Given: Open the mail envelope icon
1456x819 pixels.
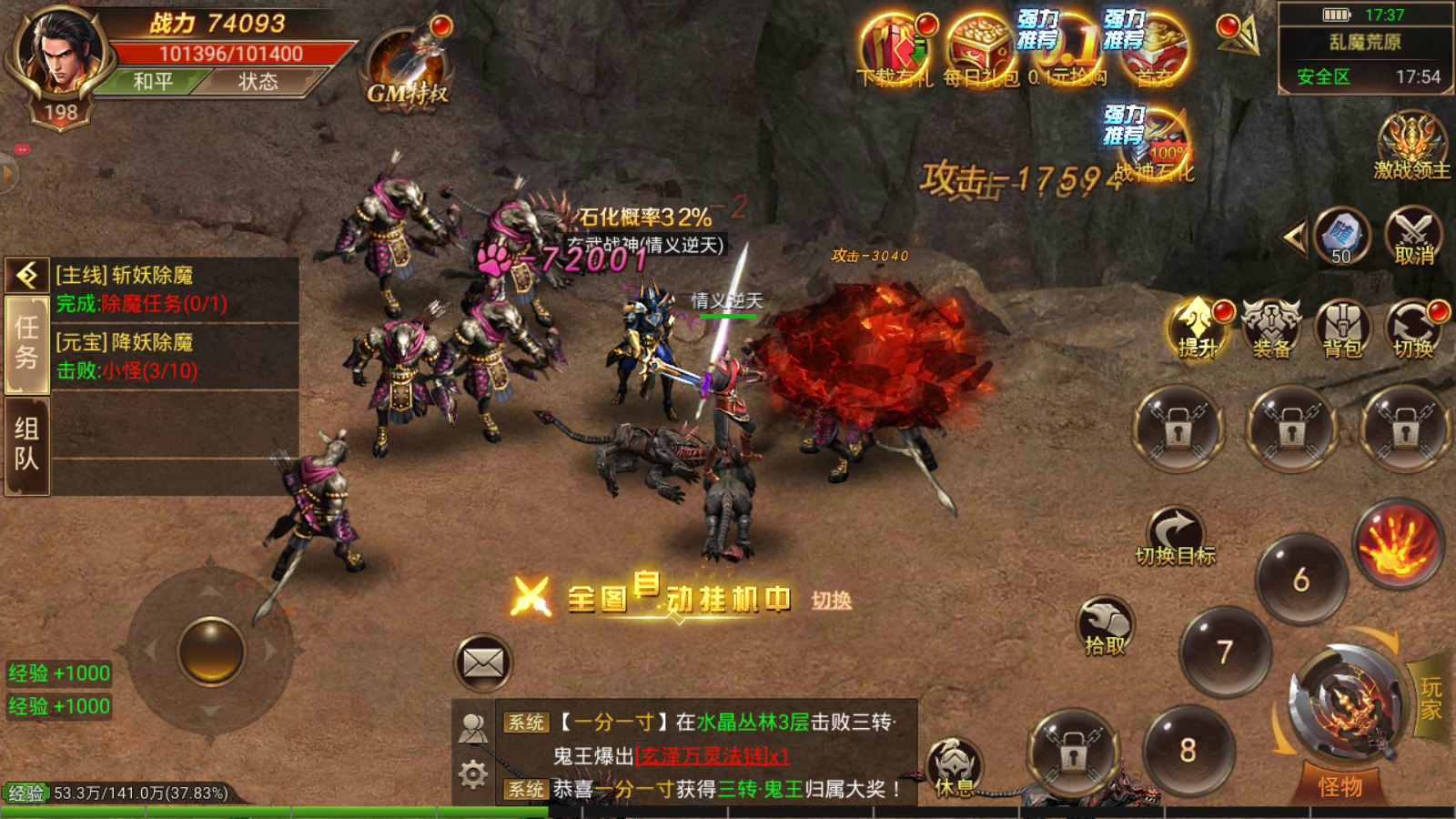Looking at the screenshot, I should pos(483,662).
